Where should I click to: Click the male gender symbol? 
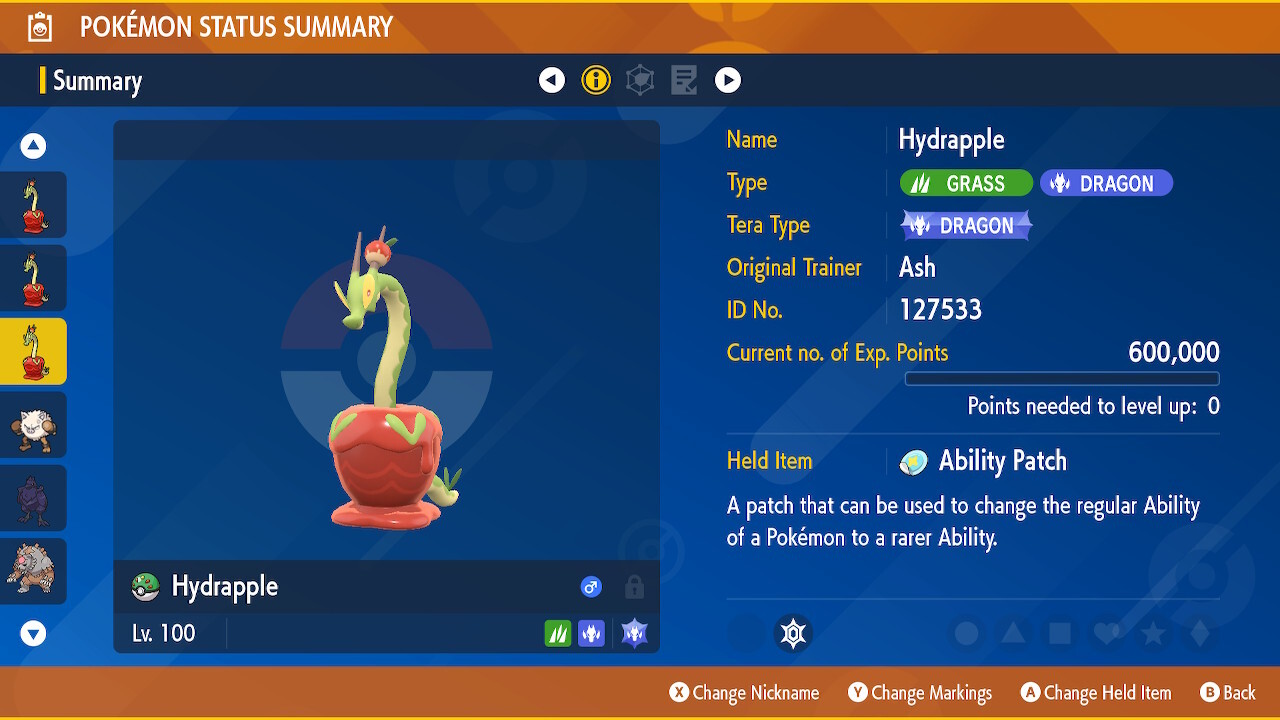pos(591,587)
